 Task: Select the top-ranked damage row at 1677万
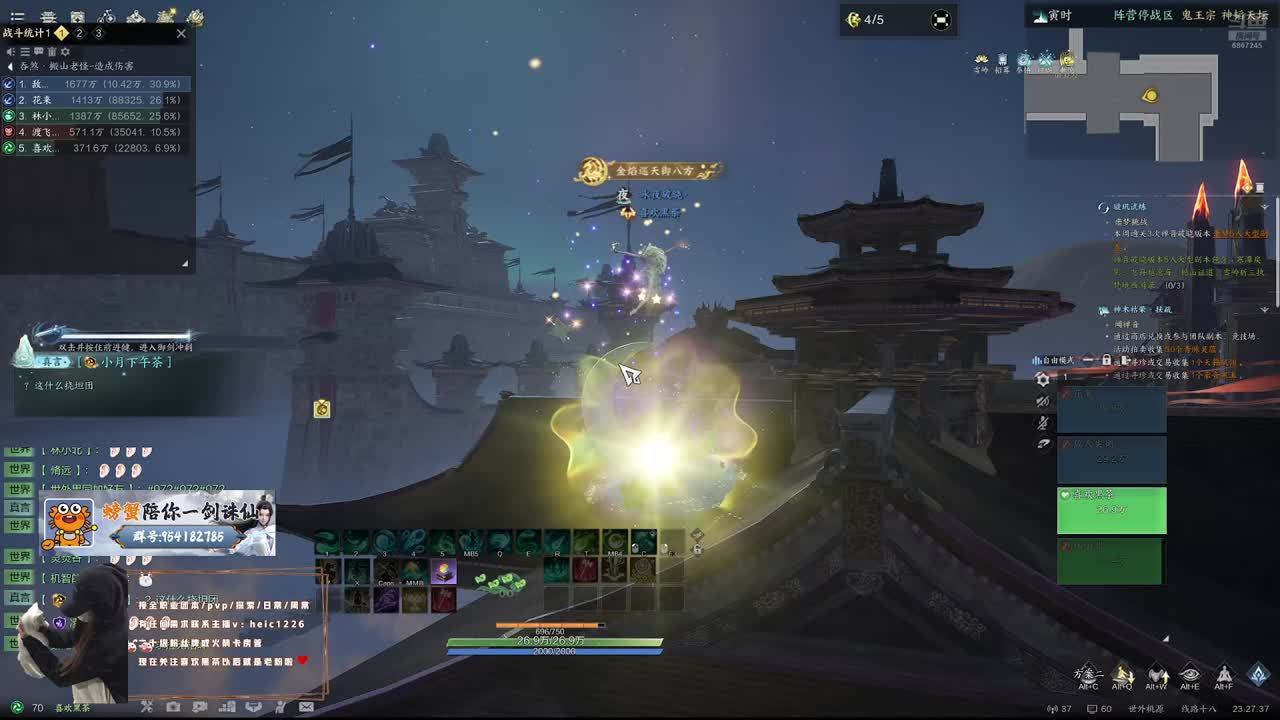(96, 84)
